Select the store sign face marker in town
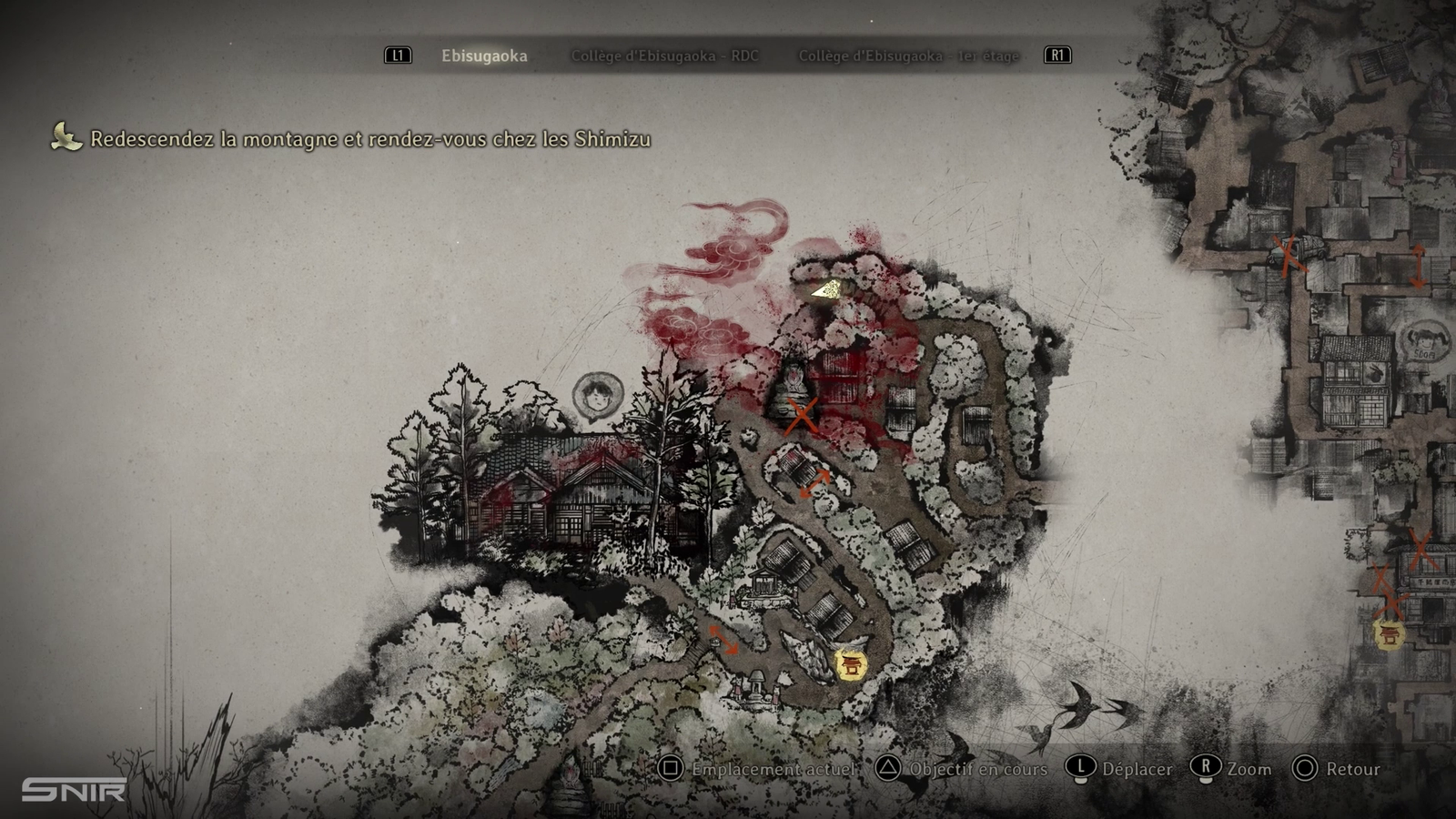Viewport: 1456px width, 819px height. [1424, 342]
